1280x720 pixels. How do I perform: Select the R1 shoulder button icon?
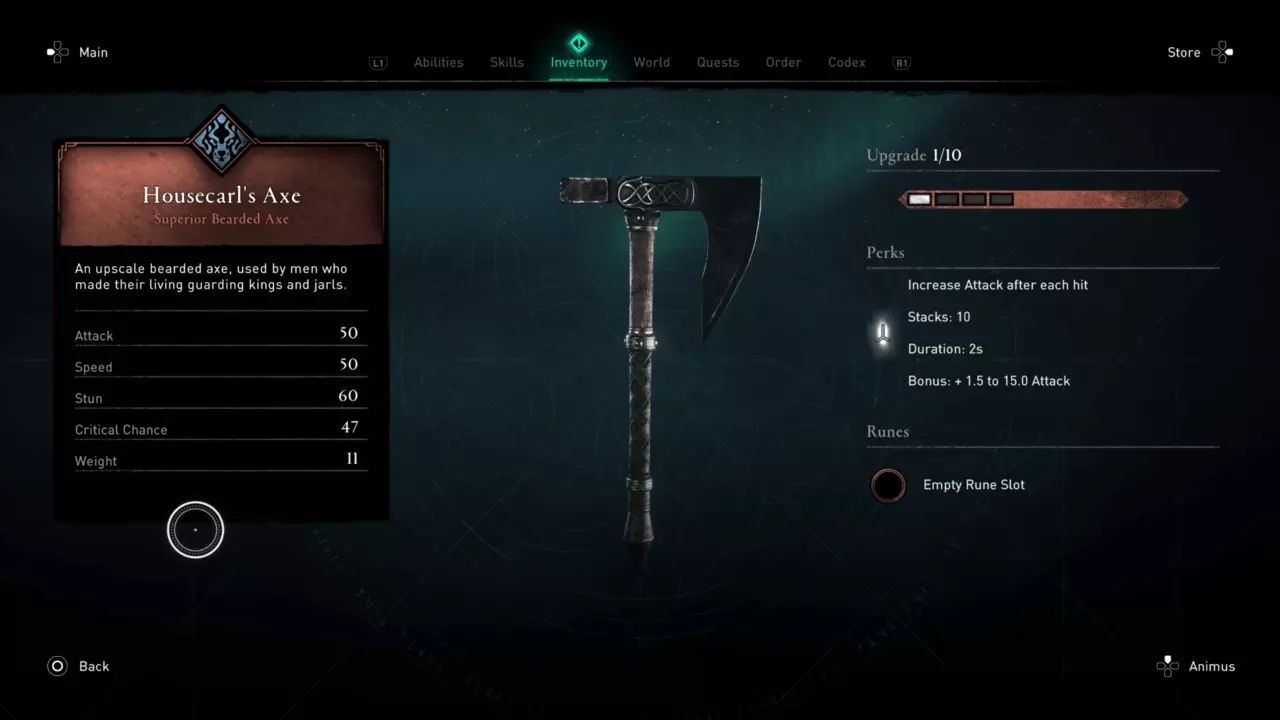[900, 62]
